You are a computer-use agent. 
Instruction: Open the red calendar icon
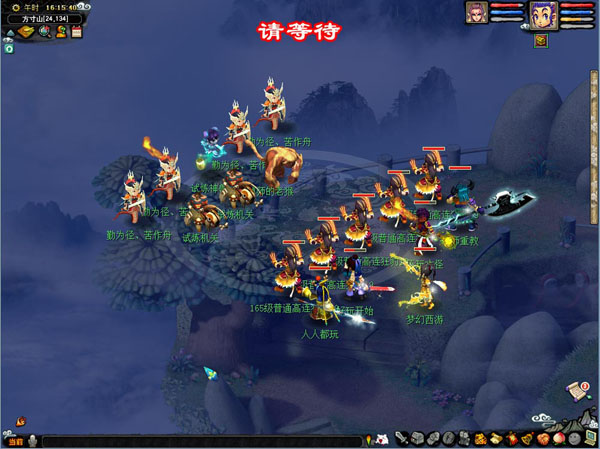(76, 31)
